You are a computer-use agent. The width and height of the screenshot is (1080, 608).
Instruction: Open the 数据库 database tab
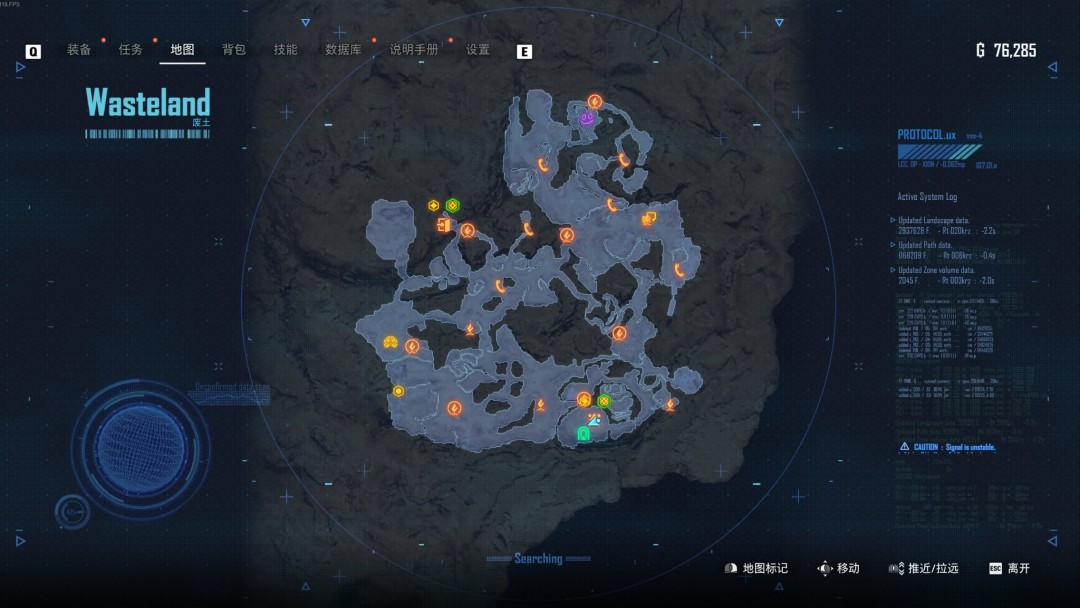click(343, 50)
